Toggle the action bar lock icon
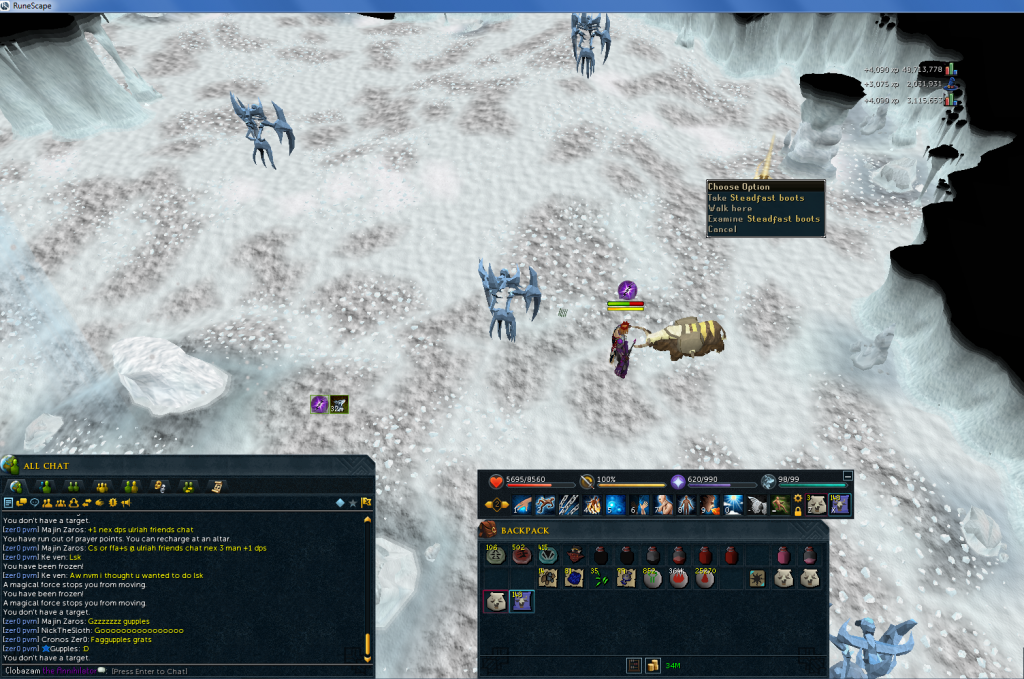This screenshot has height=679, width=1024. click(x=798, y=511)
